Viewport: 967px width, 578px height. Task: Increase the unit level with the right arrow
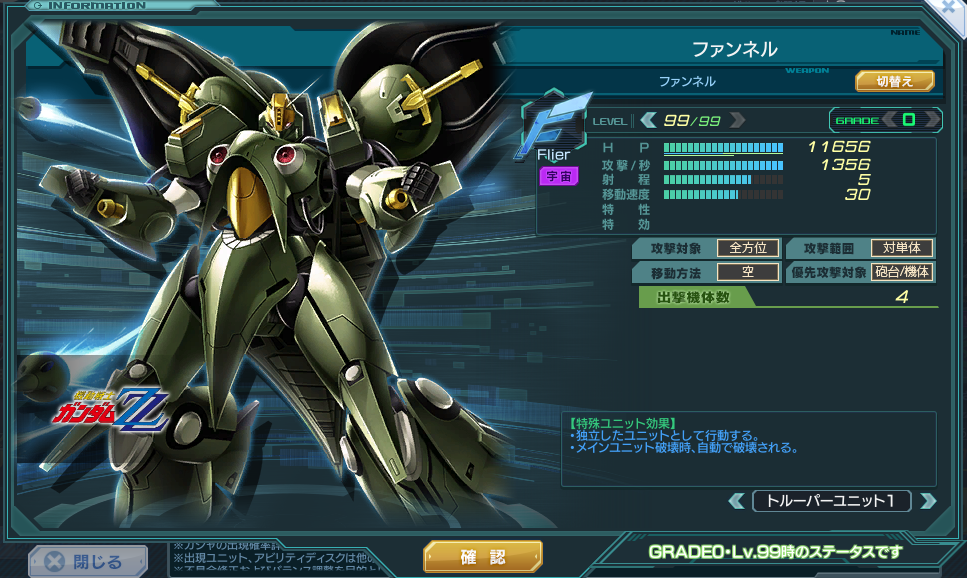click(737, 121)
